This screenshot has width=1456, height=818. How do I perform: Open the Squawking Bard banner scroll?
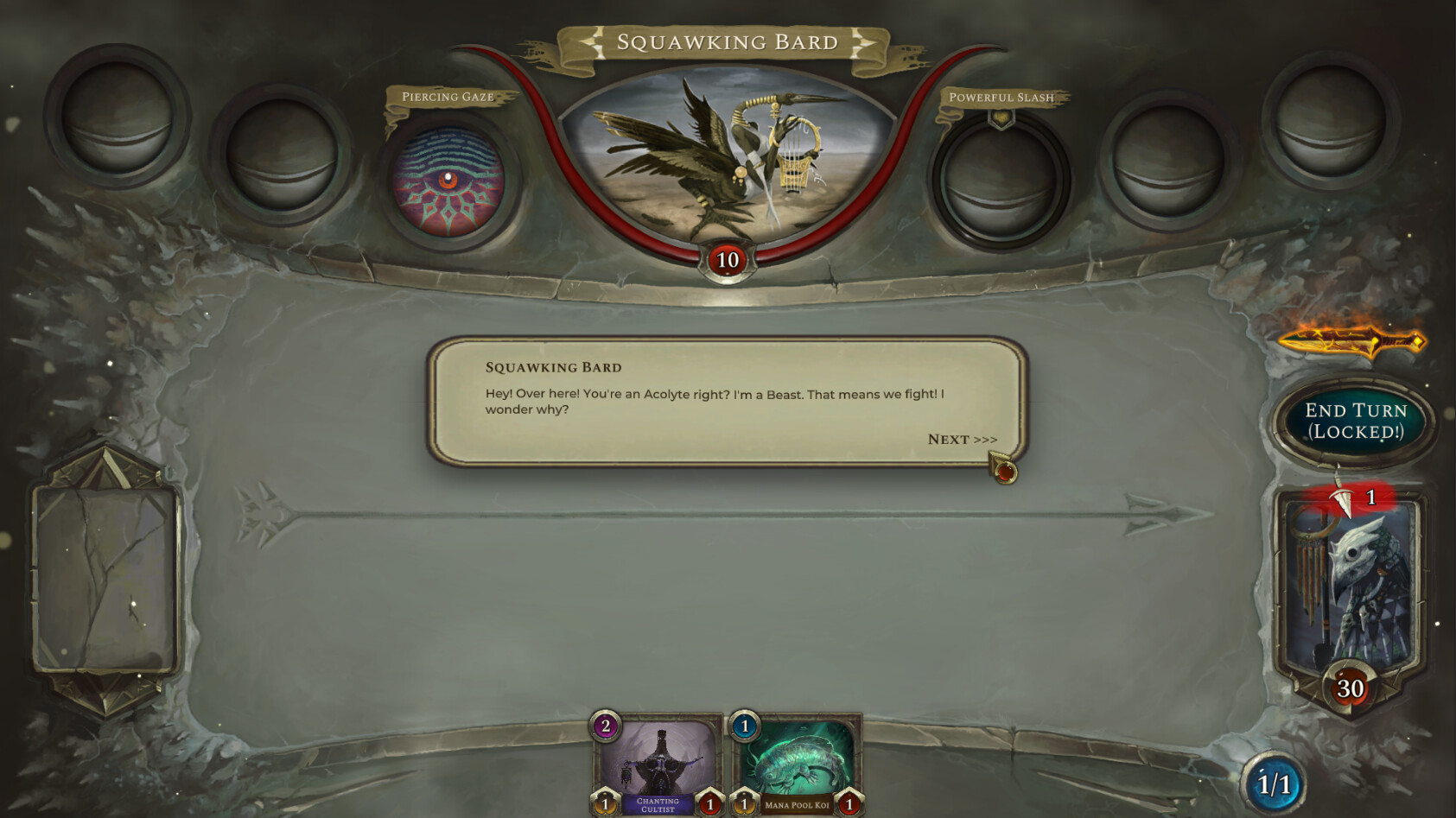(727, 41)
